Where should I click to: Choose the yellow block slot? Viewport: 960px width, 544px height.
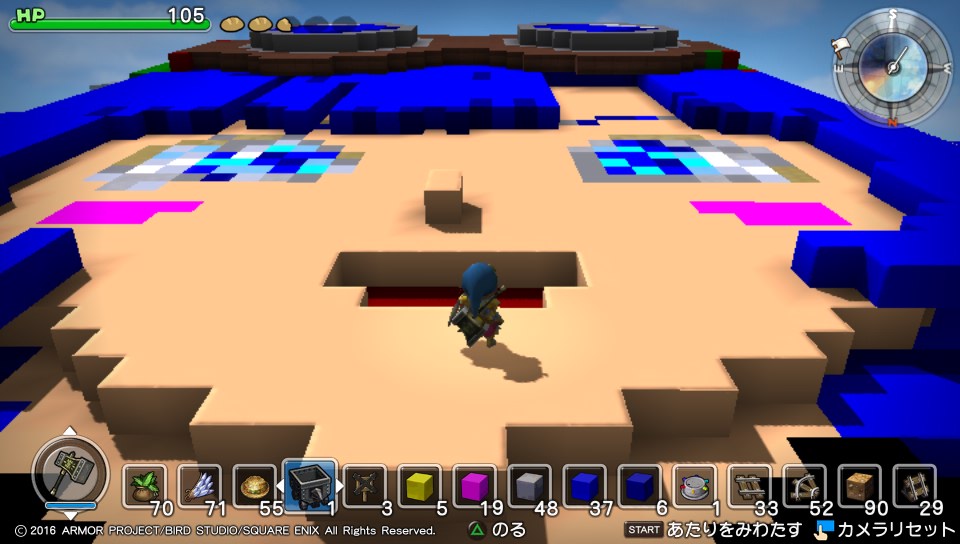[x=419, y=487]
